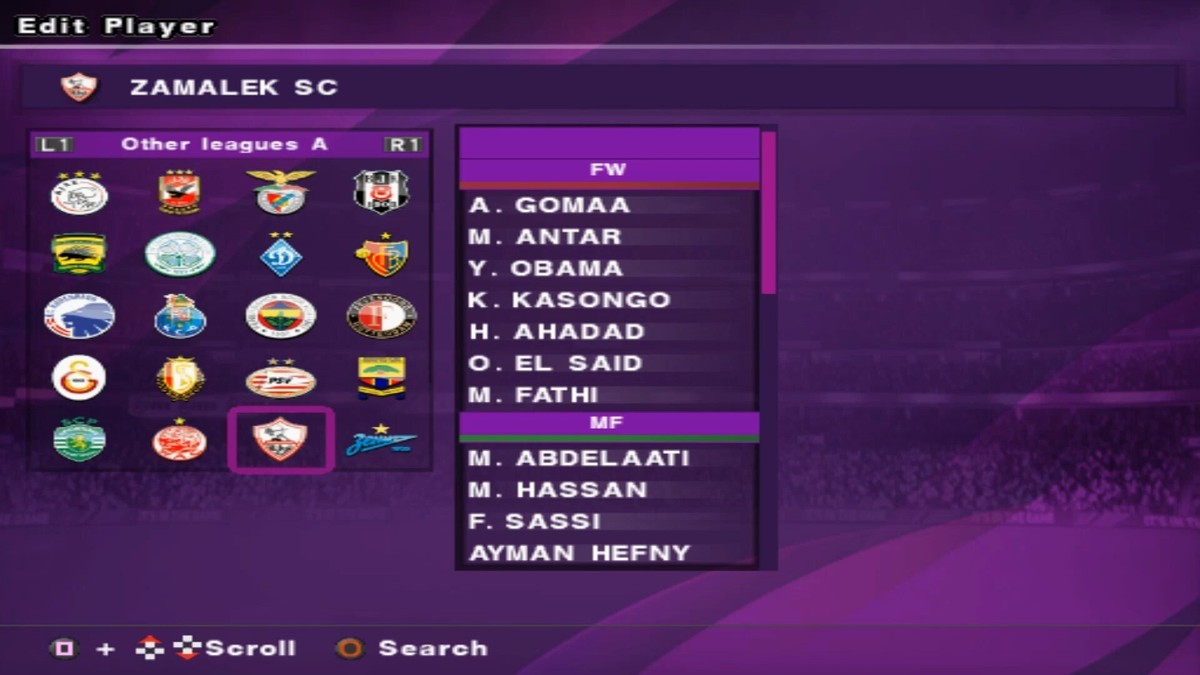The width and height of the screenshot is (1200, 675).
Task: Select the Dynamo Kyiv blue diamond crest
Action: click(281, 255)
